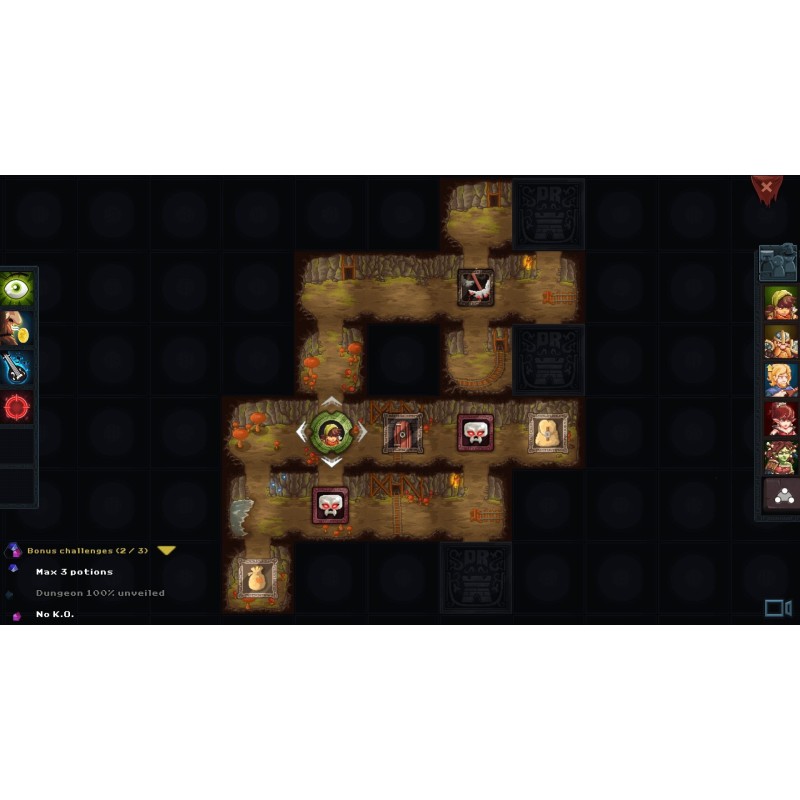Image resolution: width=800 pixels, height=800 pixels.
Task: Activate the red crosshair ability
Action: [17, 406]
